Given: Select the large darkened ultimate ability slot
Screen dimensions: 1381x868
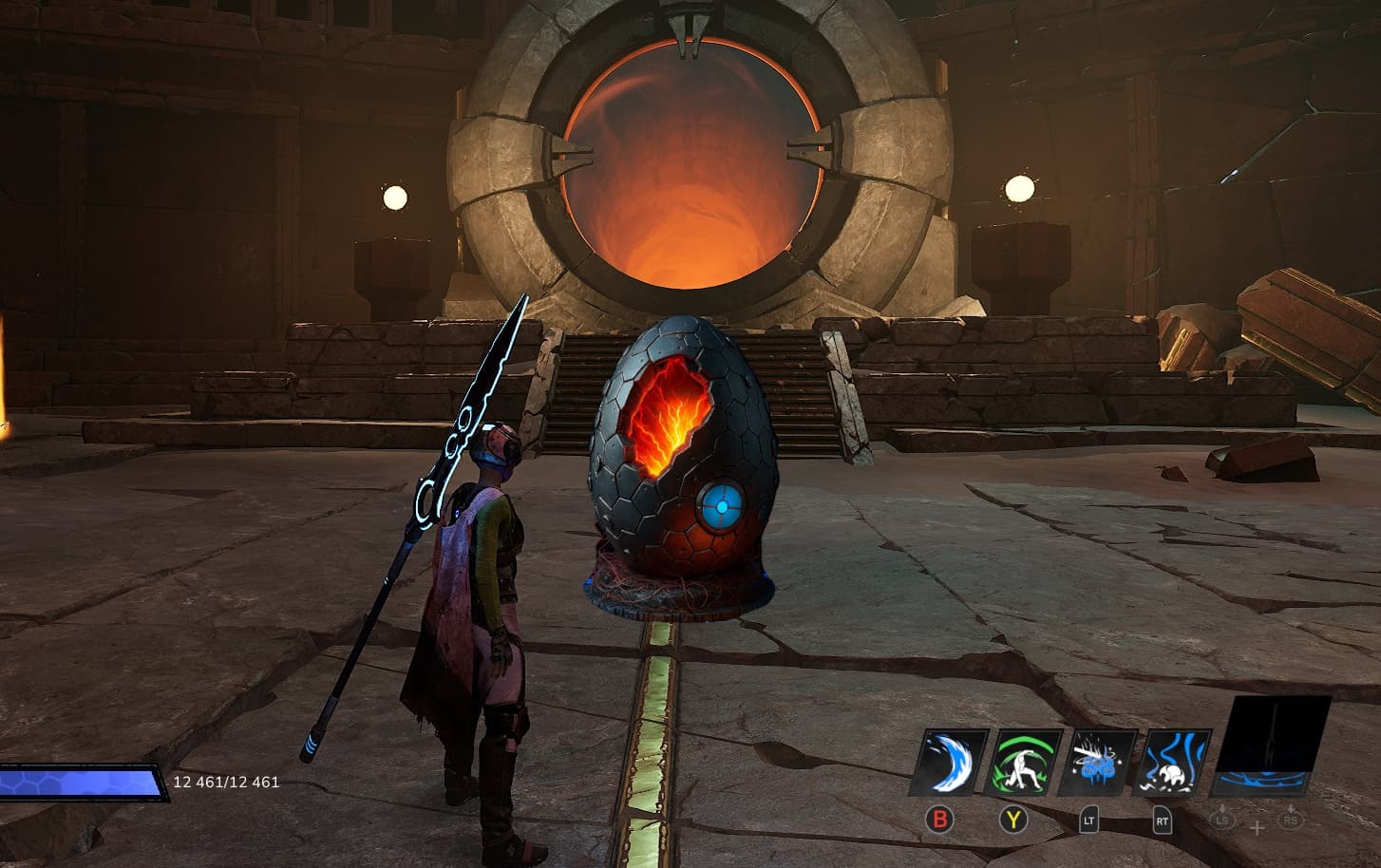Looking at the screenshot, I should click(1271, 746).
